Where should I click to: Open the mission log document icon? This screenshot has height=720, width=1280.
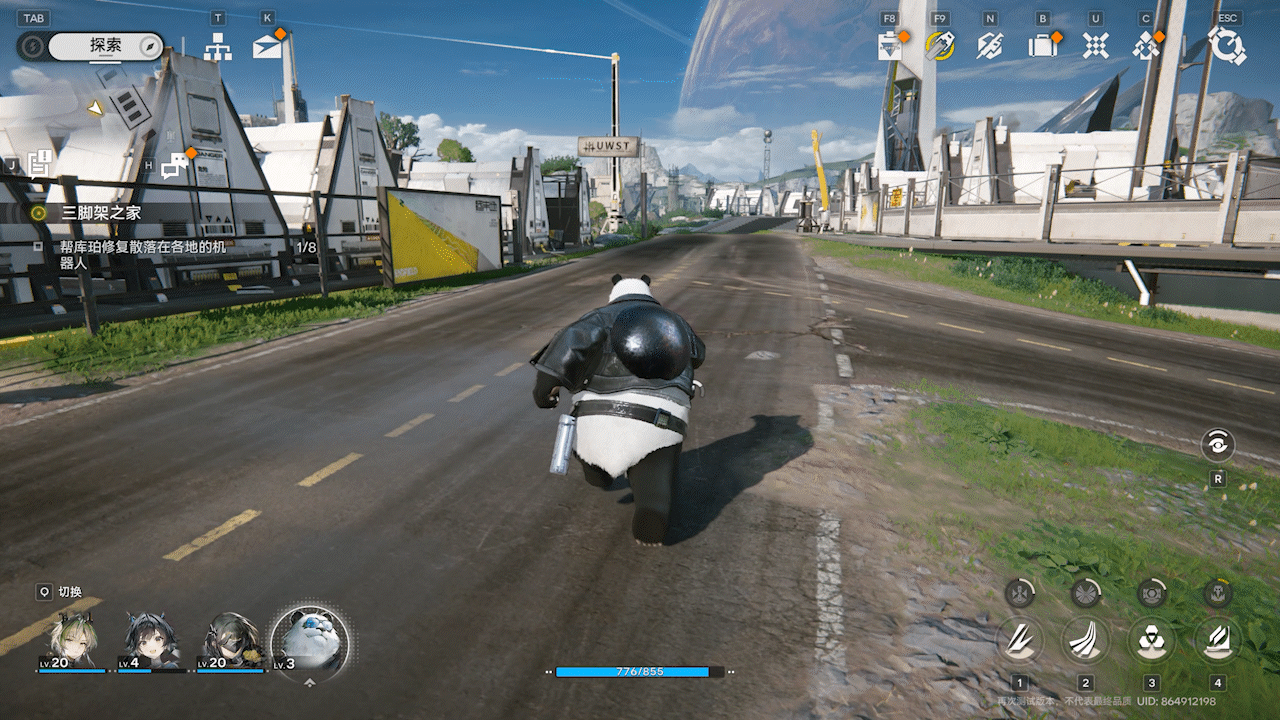(x=40, y=163)
